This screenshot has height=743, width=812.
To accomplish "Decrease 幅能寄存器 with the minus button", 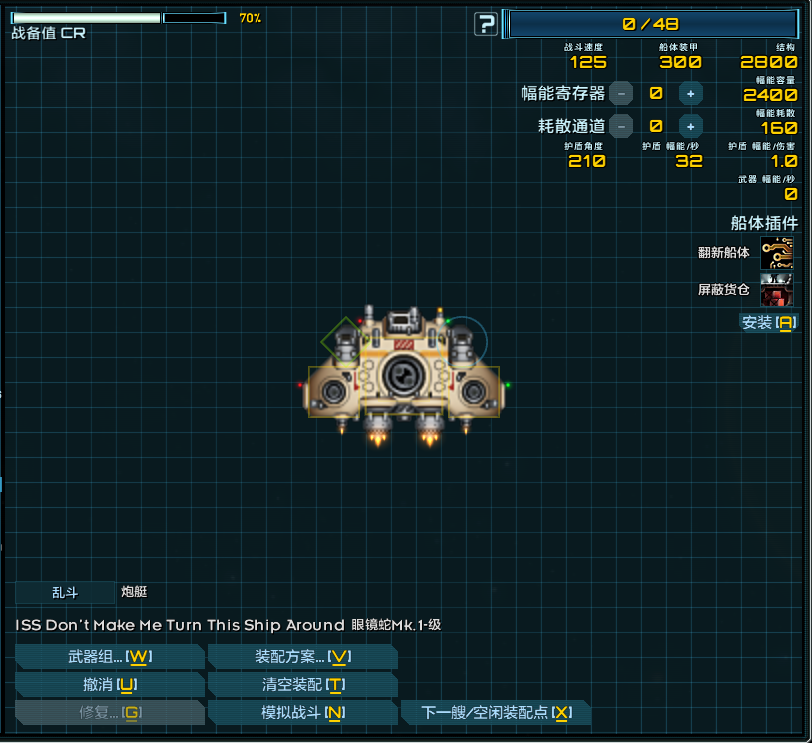I will click(x=621, y=93).
